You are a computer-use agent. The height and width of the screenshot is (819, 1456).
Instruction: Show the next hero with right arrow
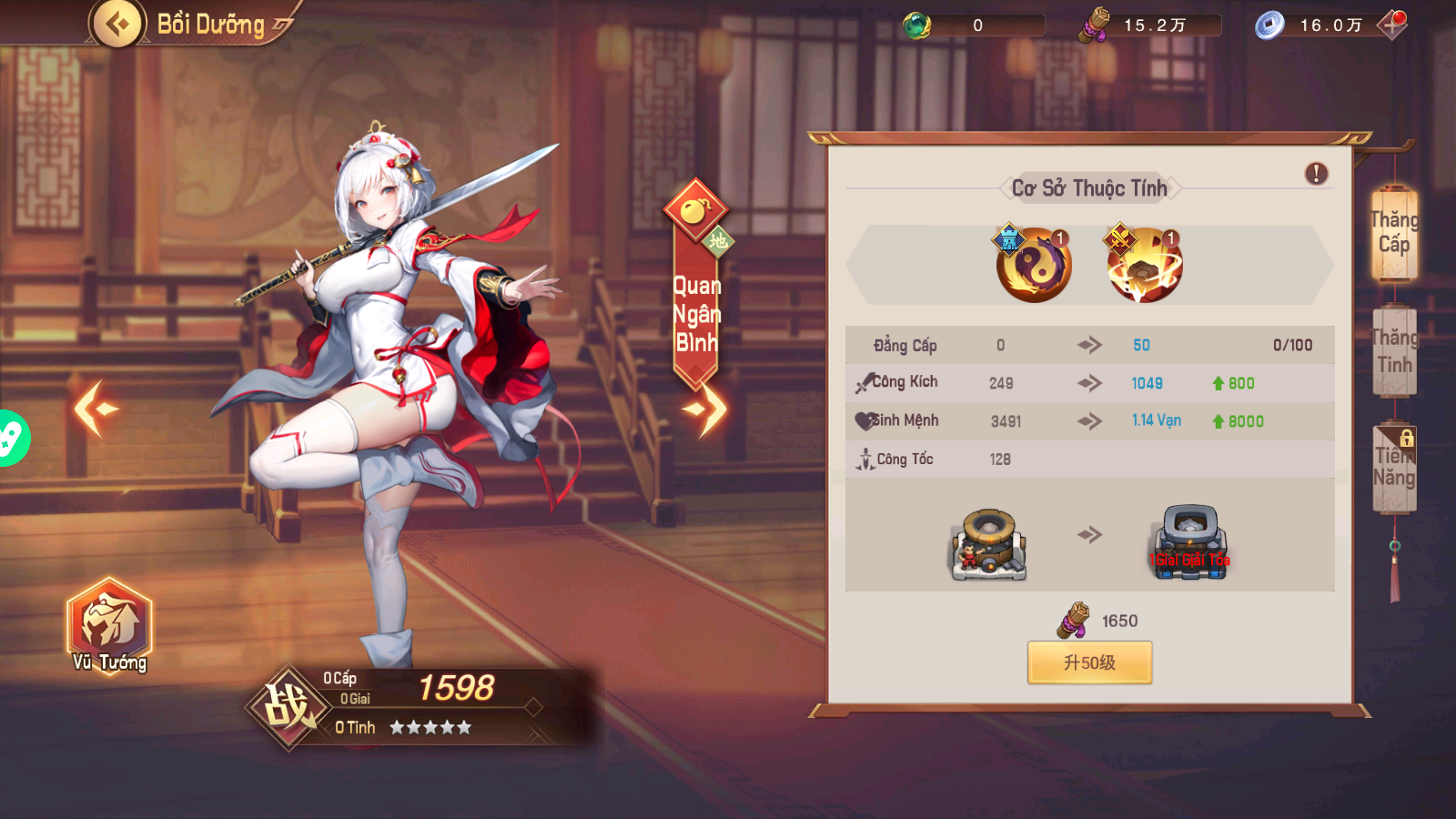tap(708, 409)
